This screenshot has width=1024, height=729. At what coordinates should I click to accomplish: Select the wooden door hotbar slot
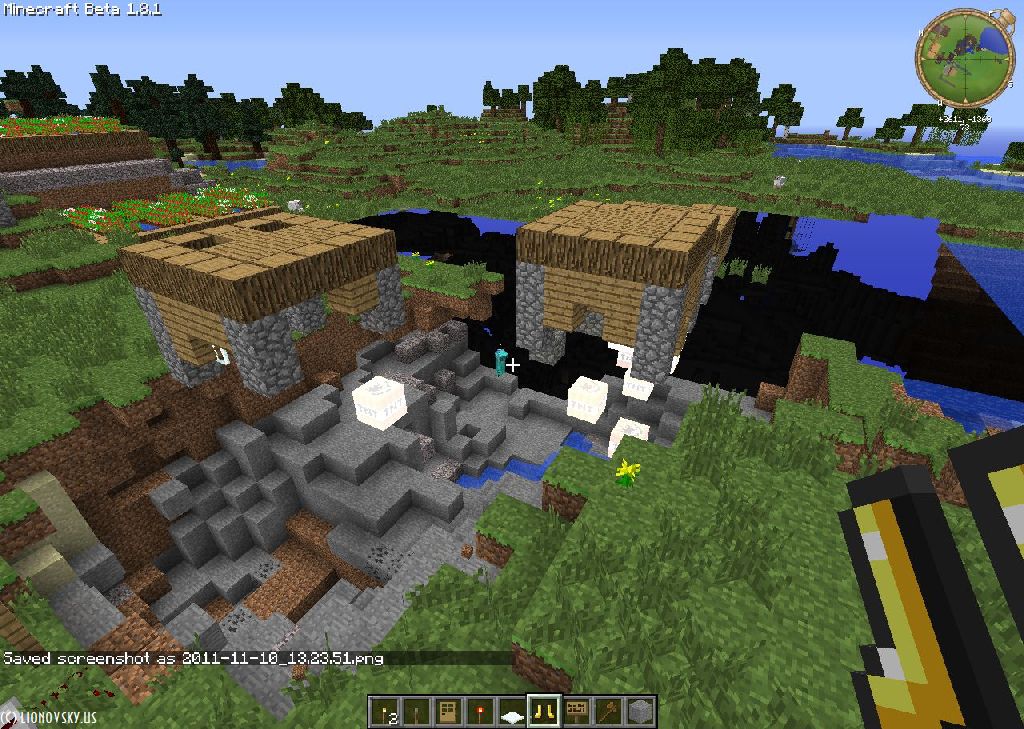click(448, 711)
